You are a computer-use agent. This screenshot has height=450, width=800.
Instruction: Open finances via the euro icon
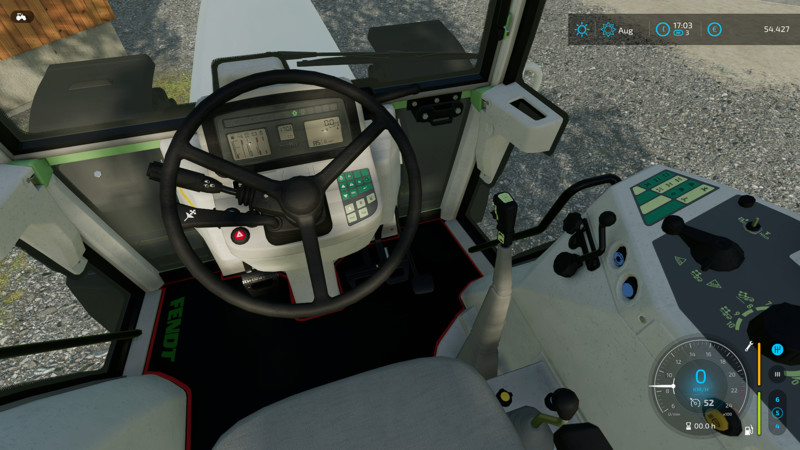point(714,30)
